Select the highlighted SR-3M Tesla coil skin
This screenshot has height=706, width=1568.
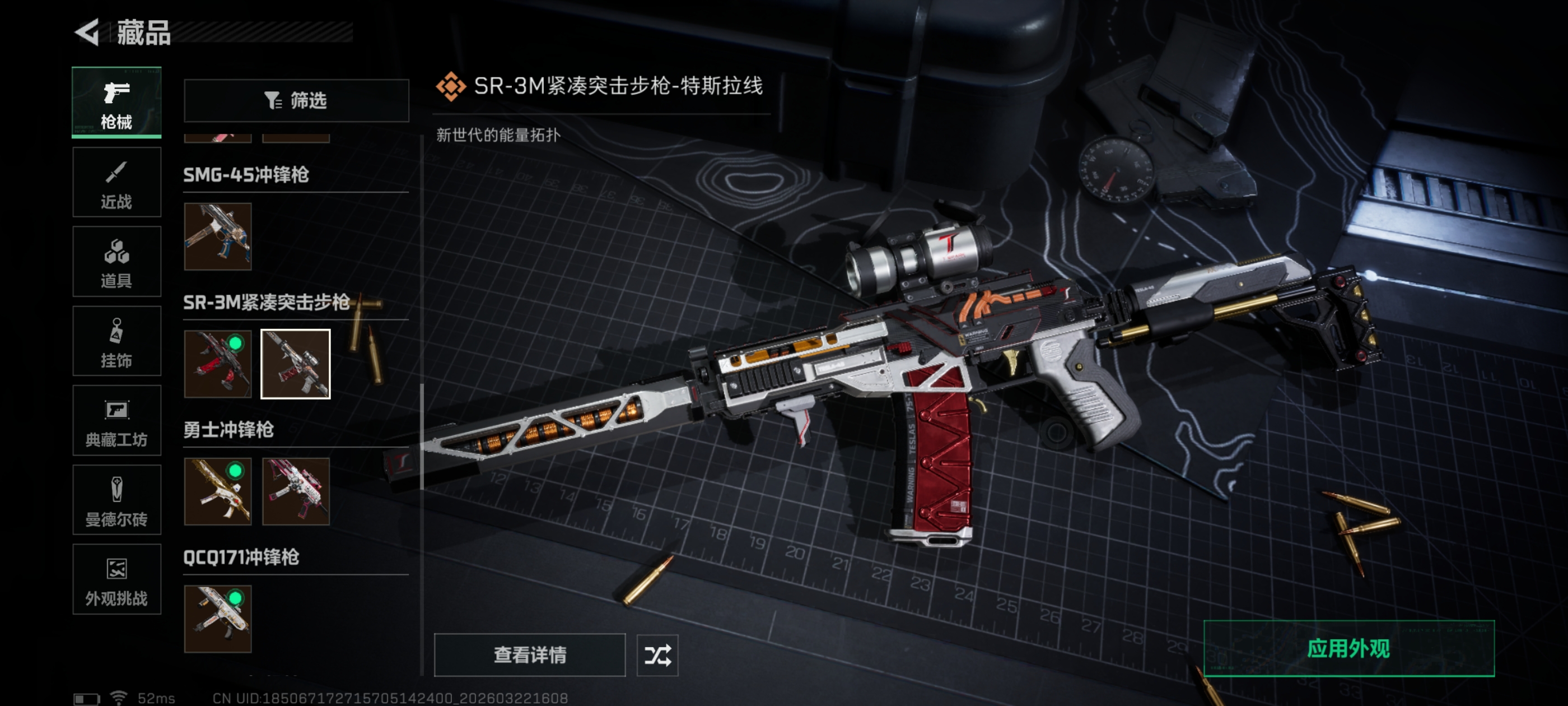296,364
